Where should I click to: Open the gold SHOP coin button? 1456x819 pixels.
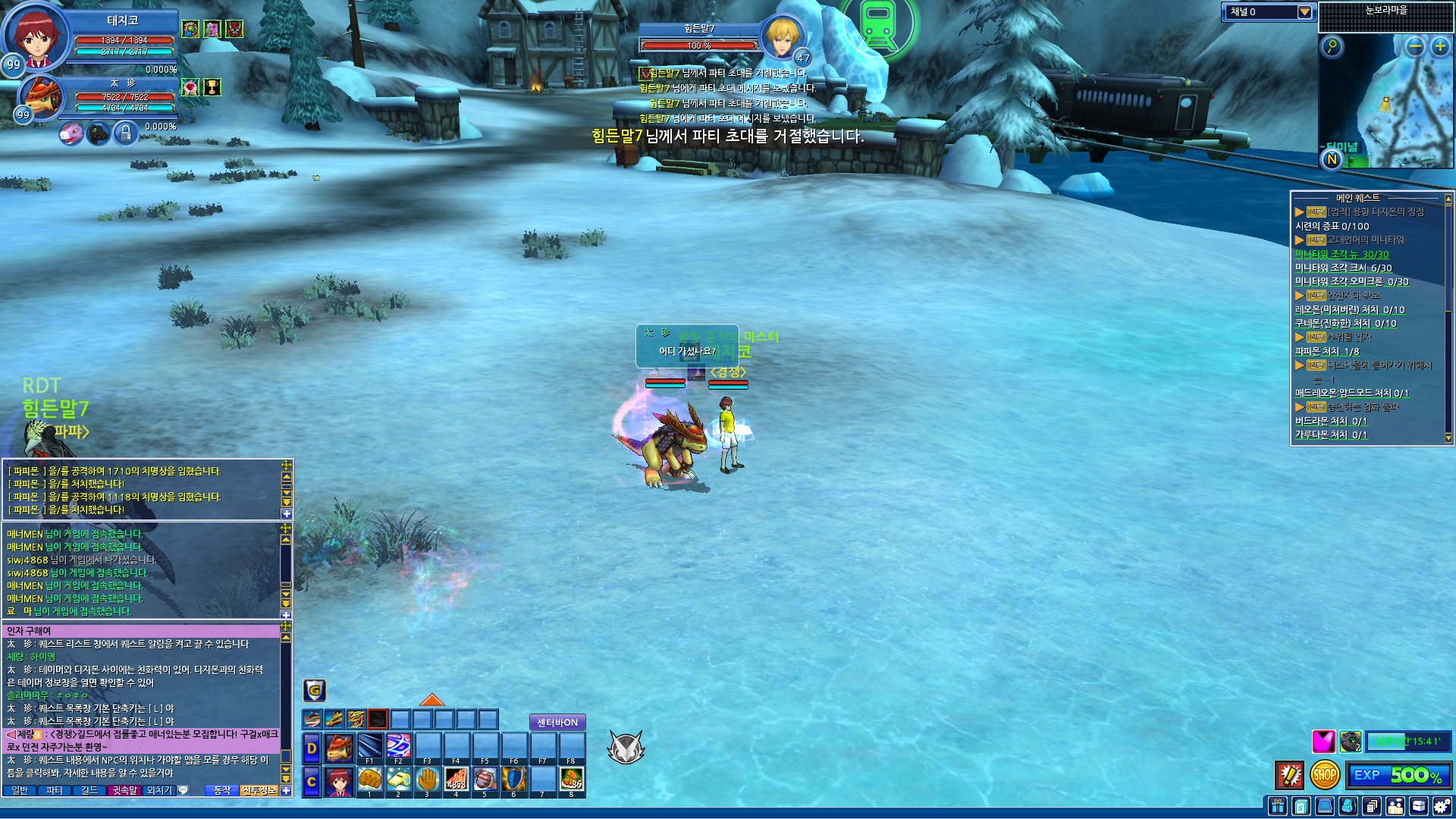[x=1325, y=775]
